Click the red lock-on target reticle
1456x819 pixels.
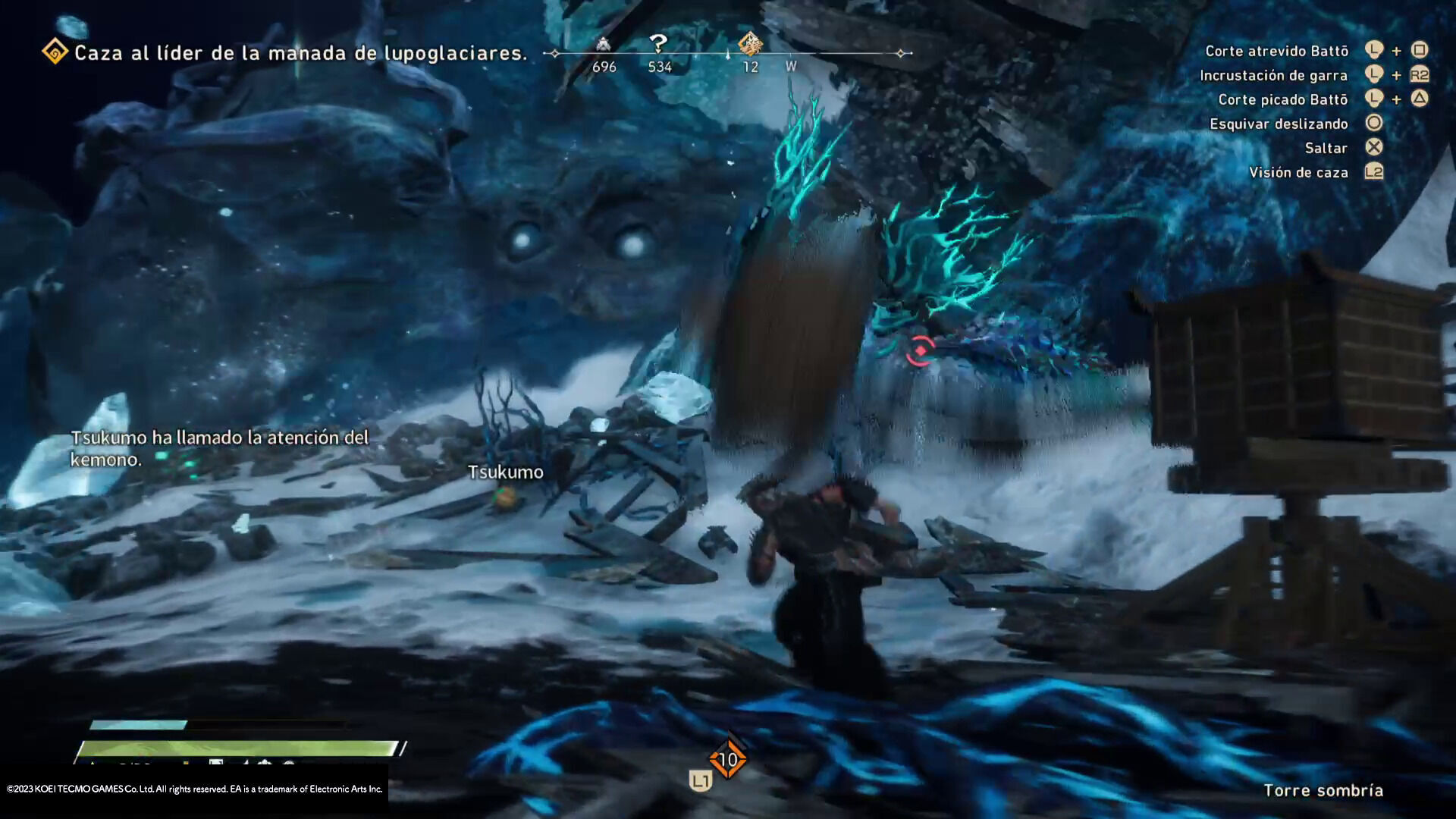[920, 350]
